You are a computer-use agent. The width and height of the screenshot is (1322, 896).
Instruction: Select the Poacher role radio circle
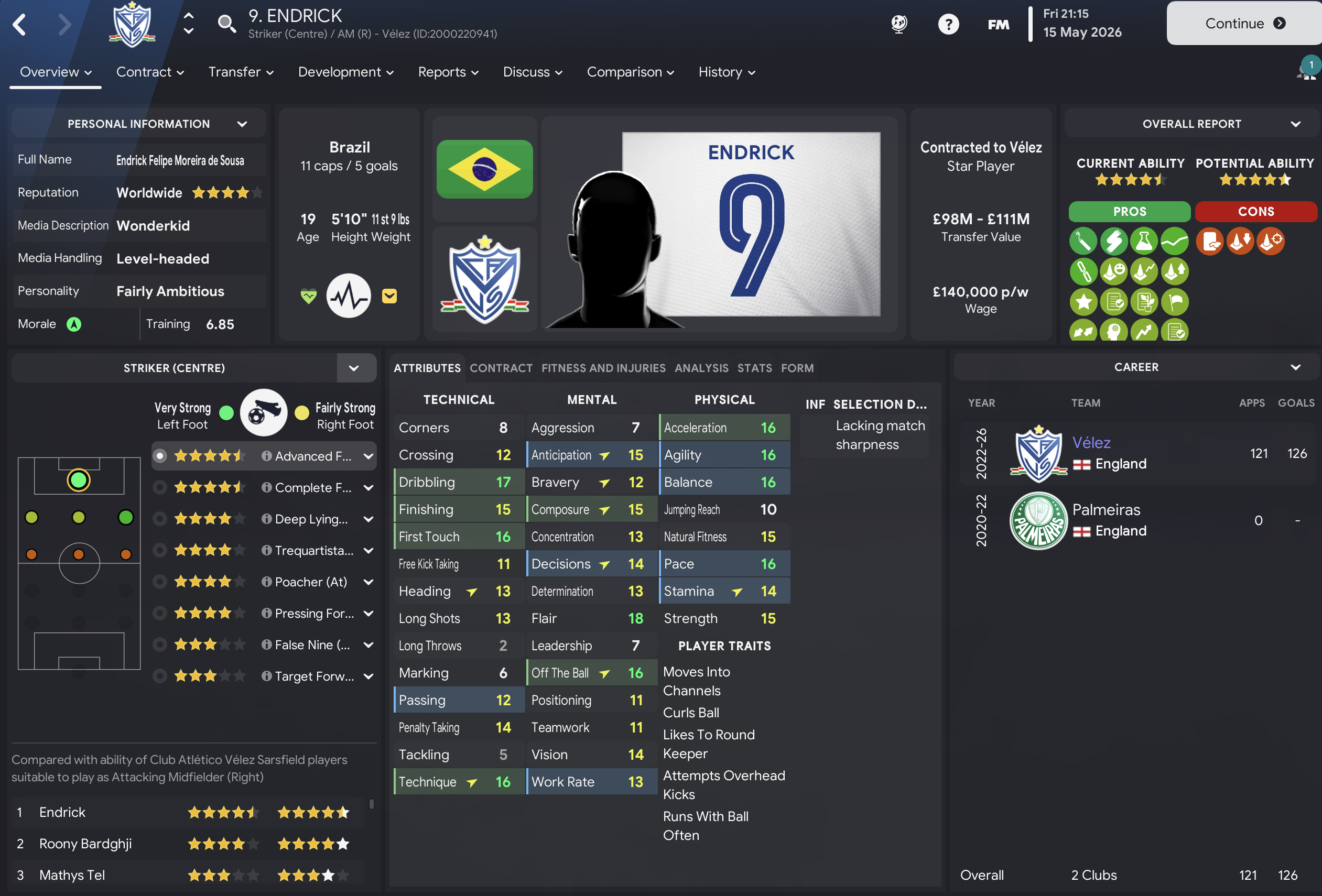coord(159,582)
